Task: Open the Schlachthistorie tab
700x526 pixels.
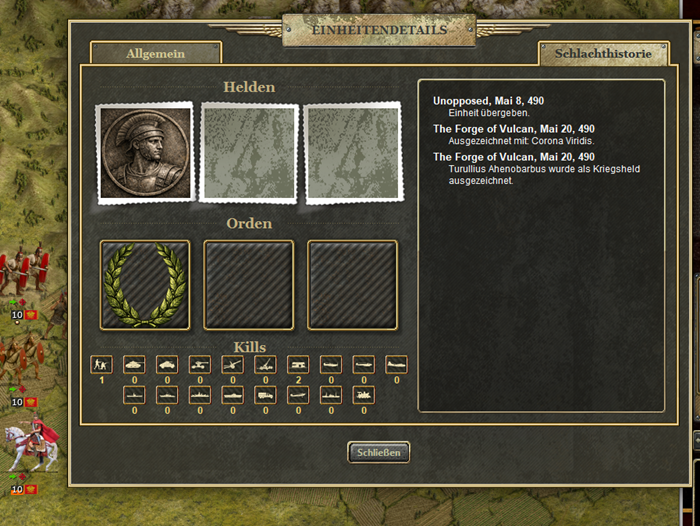Action: (x=602, y=53)
